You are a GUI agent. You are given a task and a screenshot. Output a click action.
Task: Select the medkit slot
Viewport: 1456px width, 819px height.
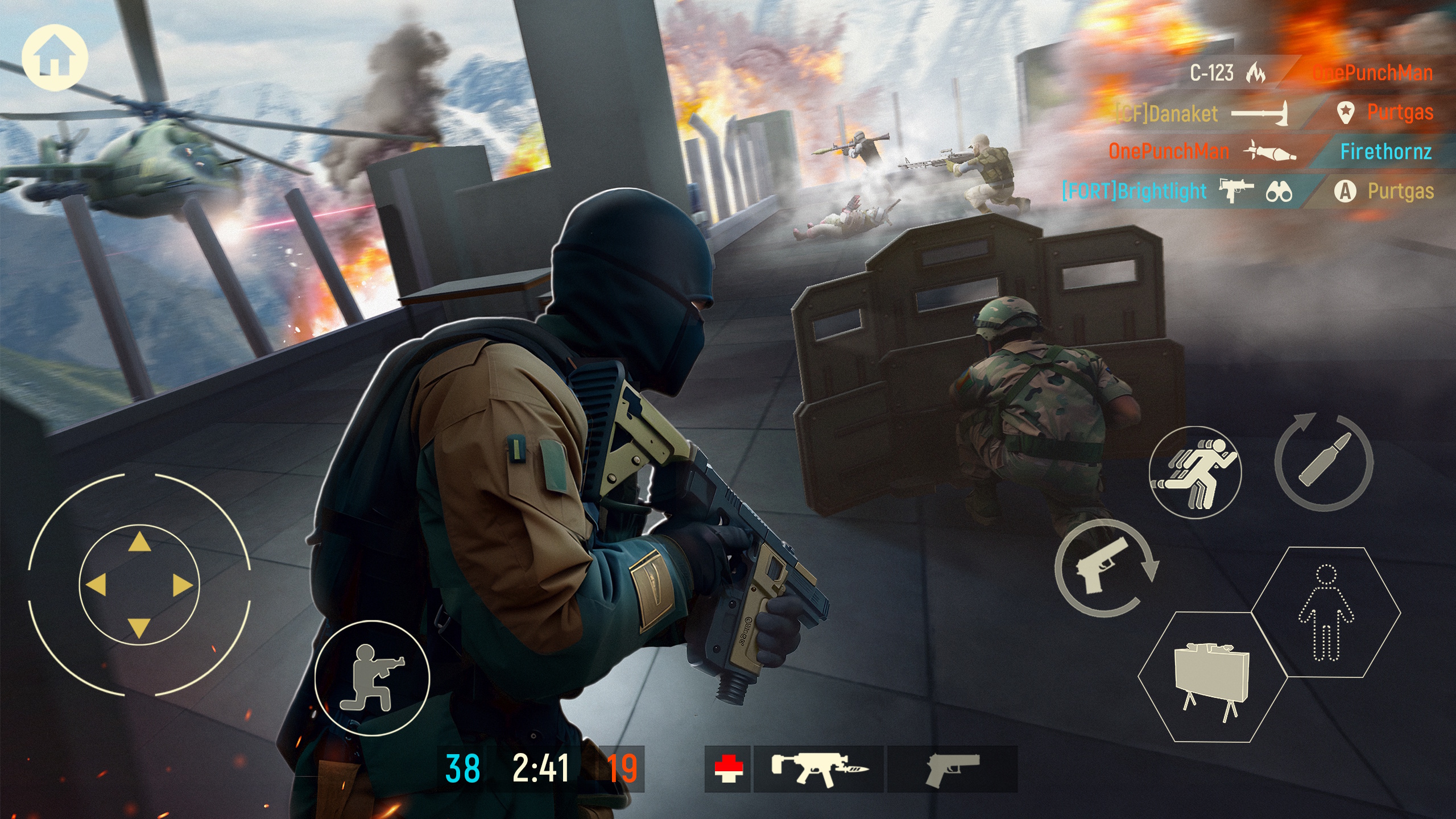point(728,769)
